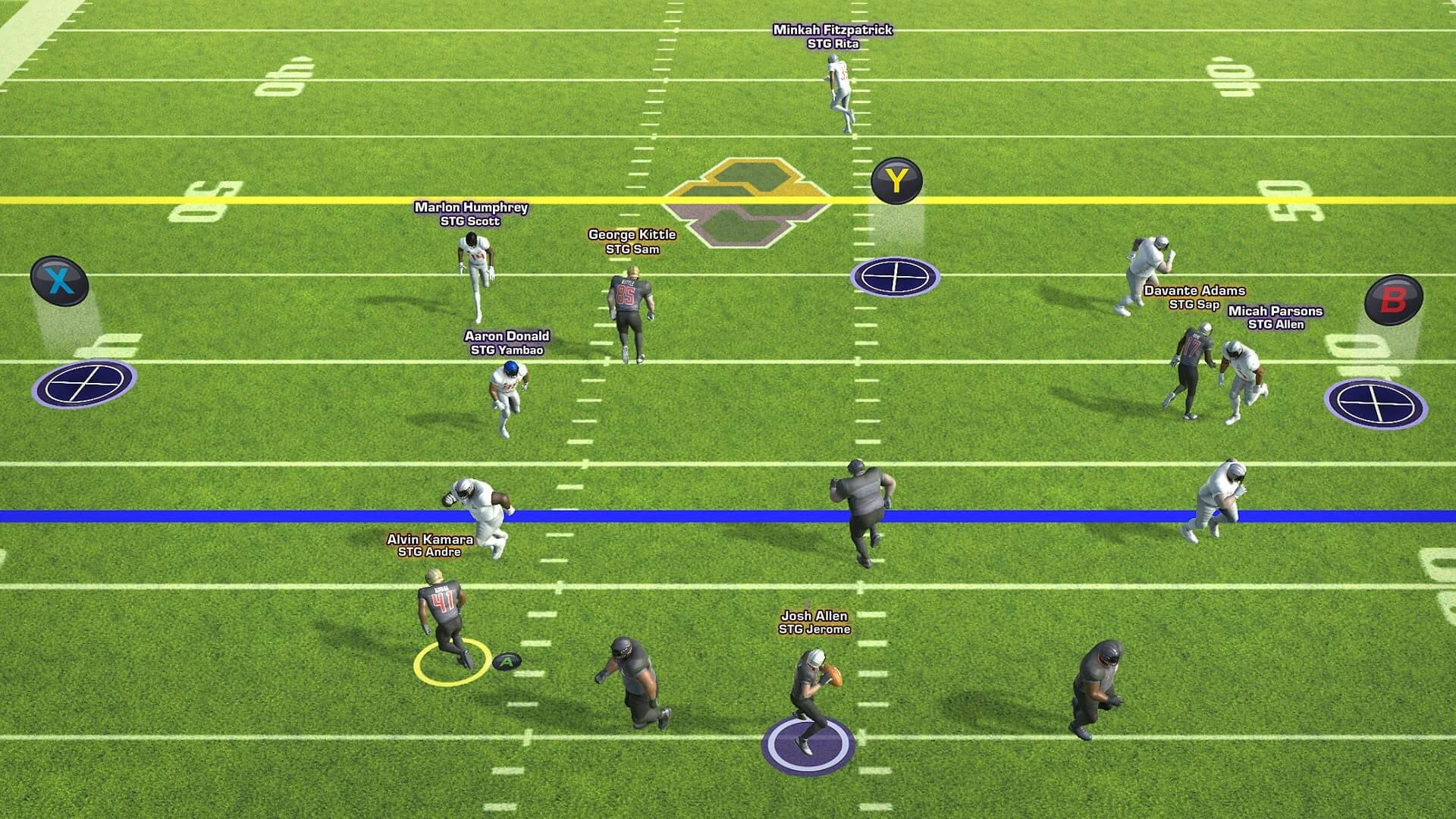
Task: Click the George Kittle STG Sam label
Action: (634, 241)
